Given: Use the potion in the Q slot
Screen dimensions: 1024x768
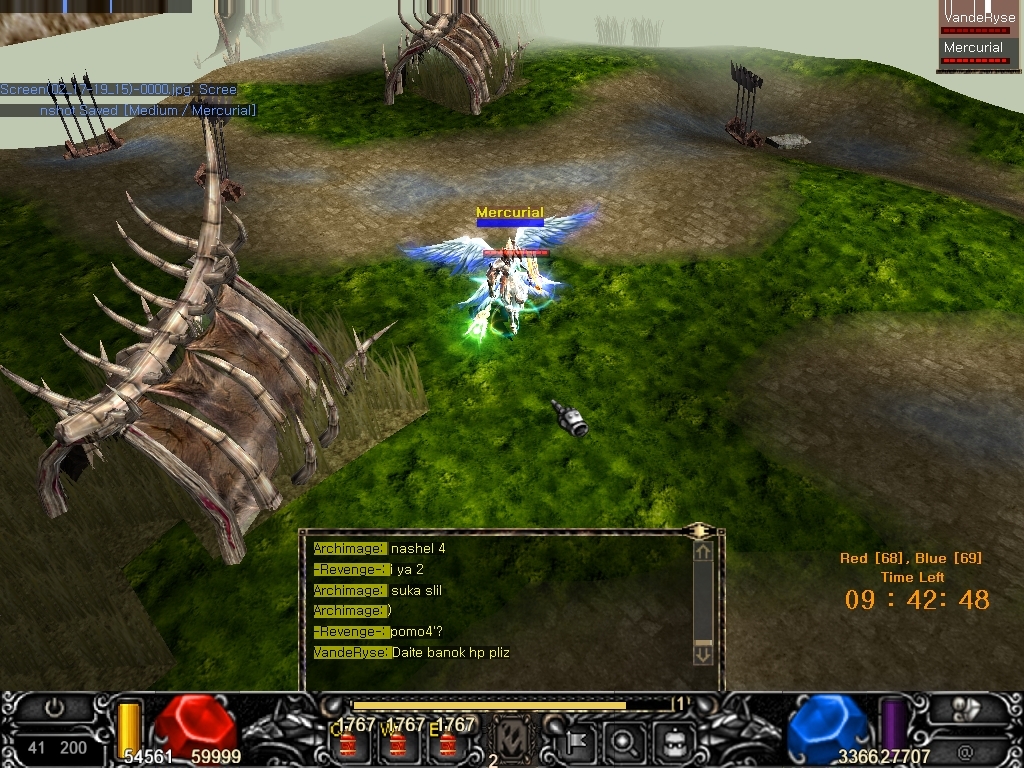Looking at the screenshot, I should (347, 744).
